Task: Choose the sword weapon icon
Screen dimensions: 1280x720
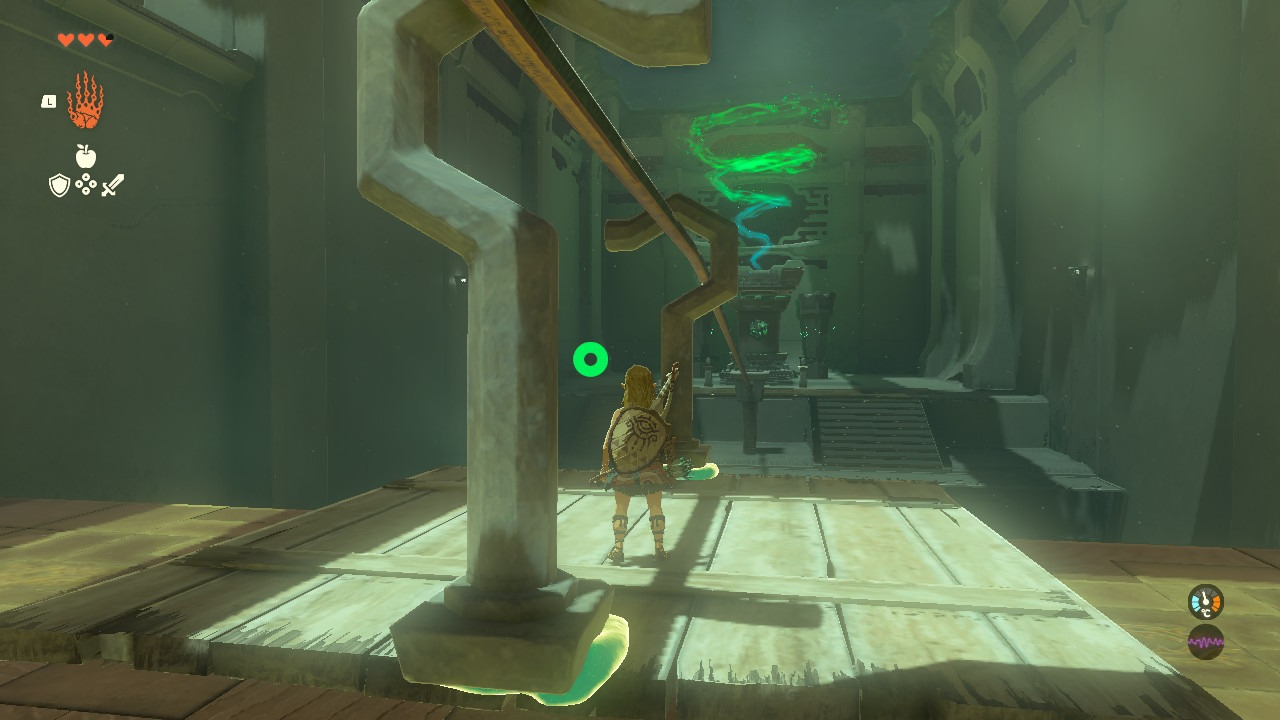Action: click(112, 185)
